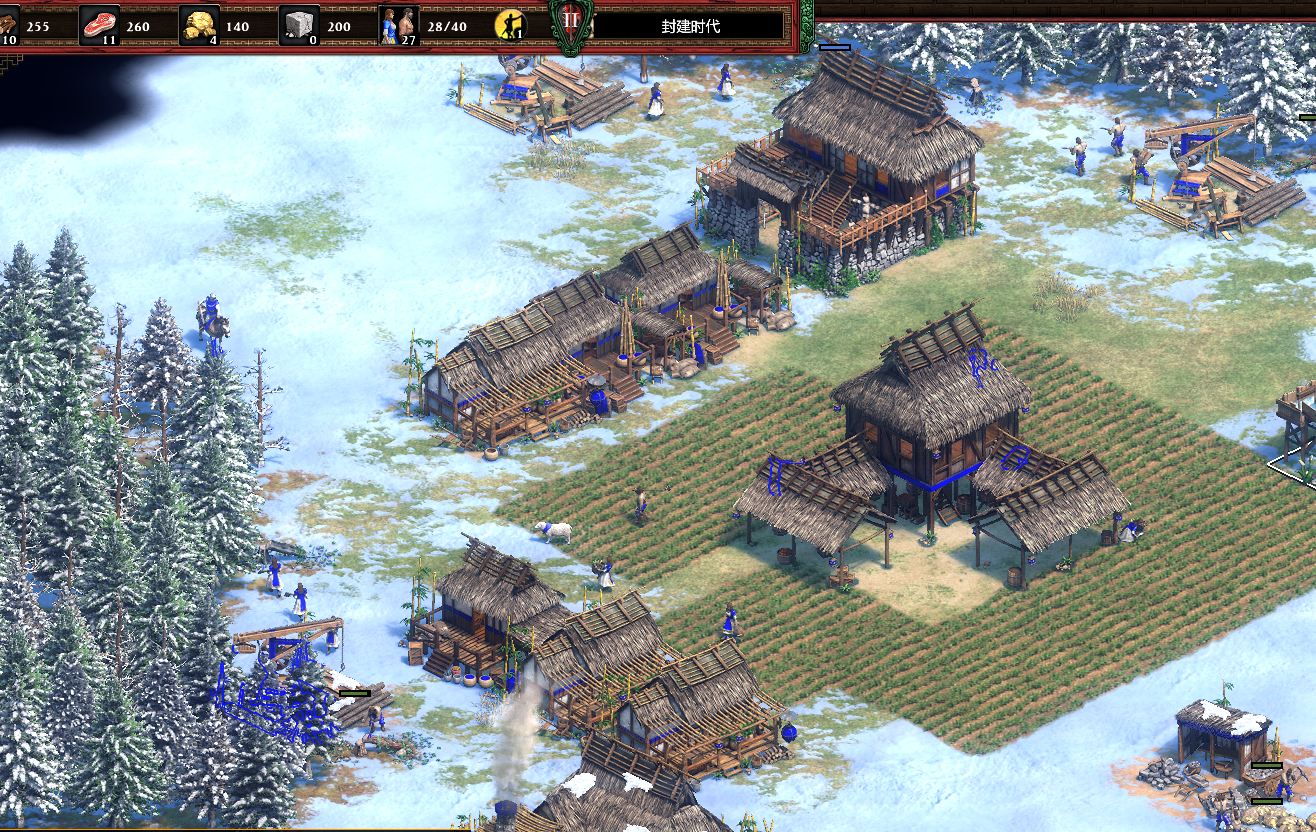Click the Feudal Age shield emblem

point(571,20)
